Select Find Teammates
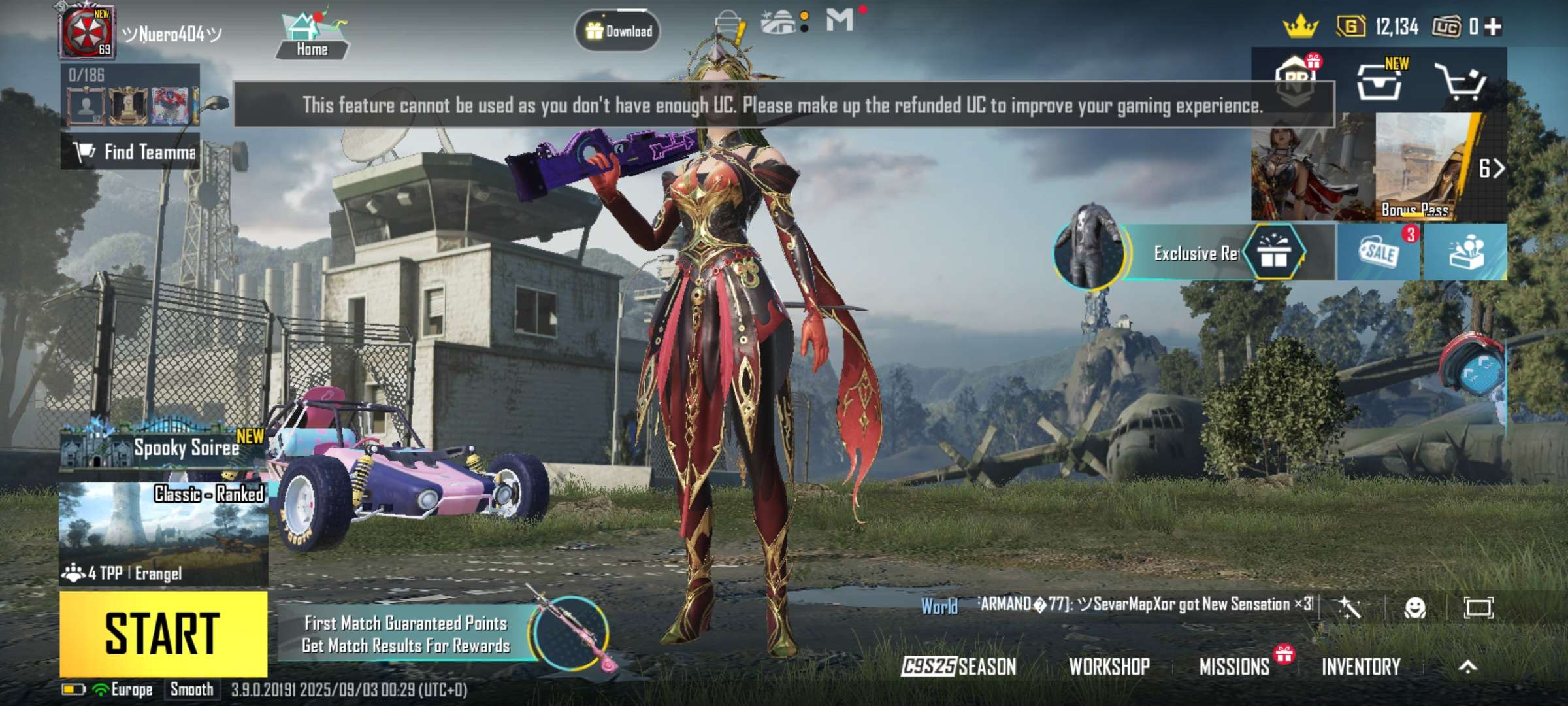Image resolution: width=1568 pixels, height=706 pixels. click(x=131, y=152)
